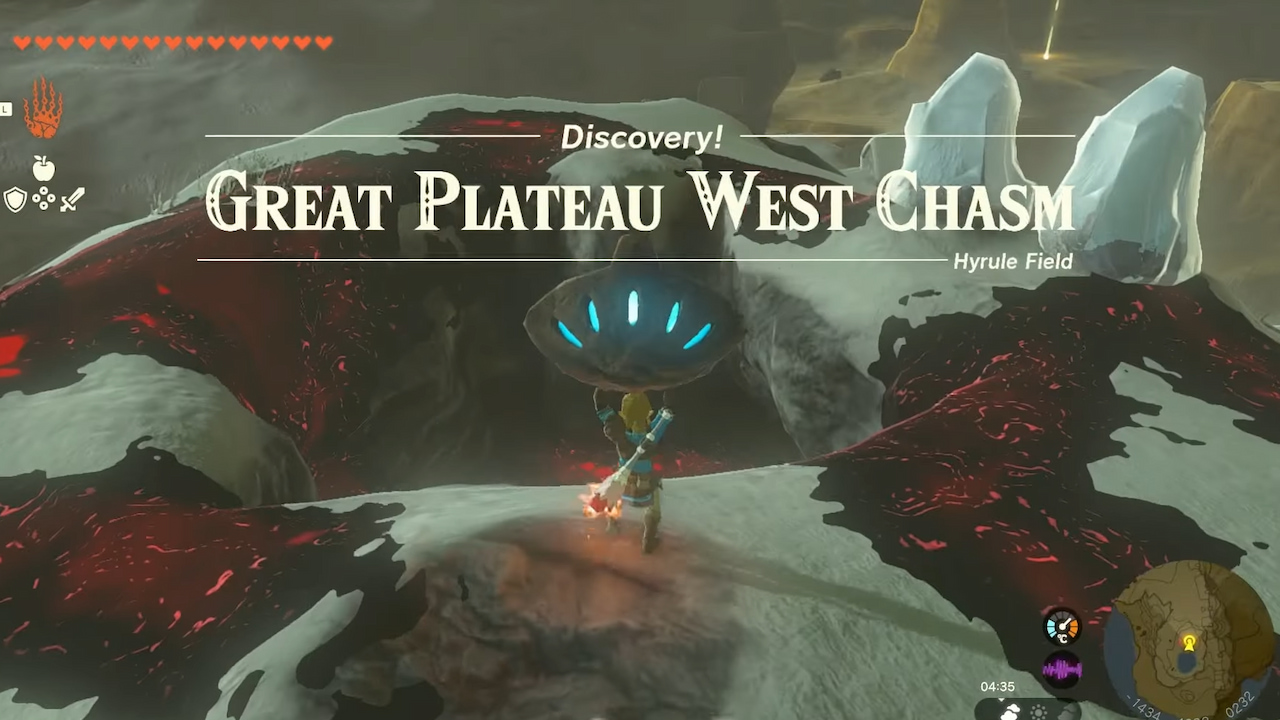The width and height of the screenshot is (1280, 720).
Task: Select the flame hand ability icon
Action: click(x=42, y=117)
